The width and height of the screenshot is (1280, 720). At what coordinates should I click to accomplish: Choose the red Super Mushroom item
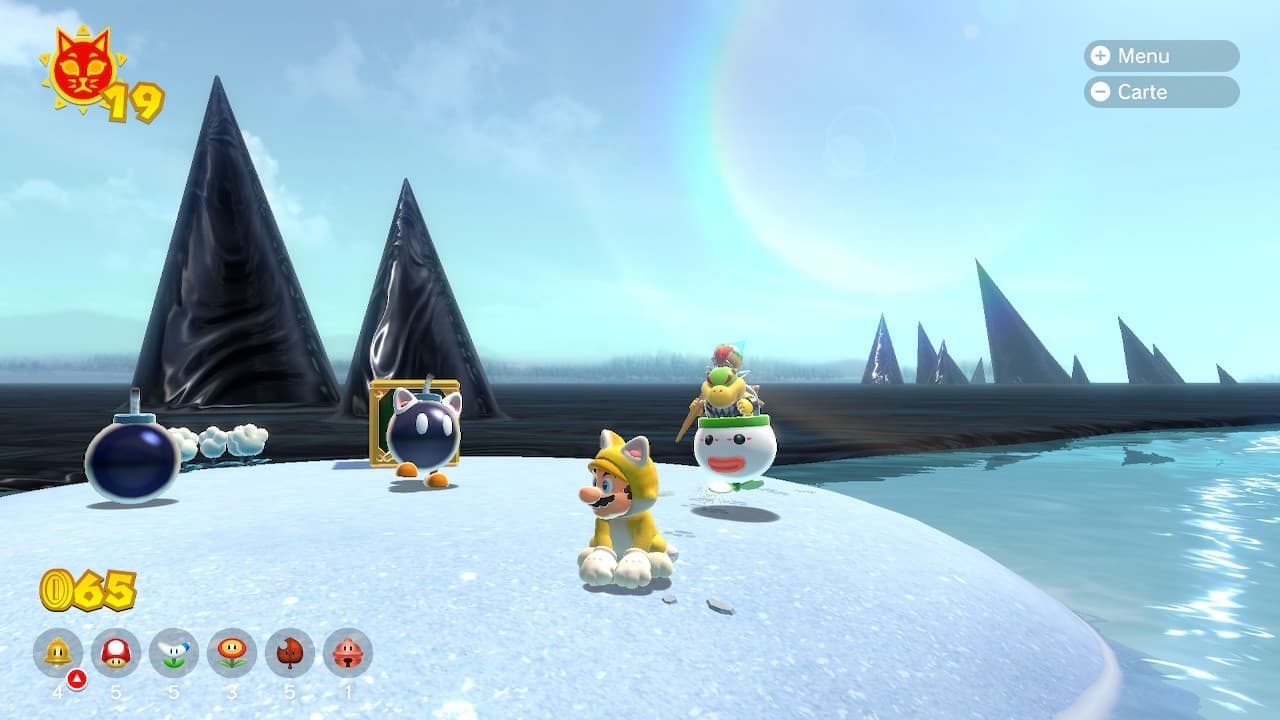(x=116, y=653)
